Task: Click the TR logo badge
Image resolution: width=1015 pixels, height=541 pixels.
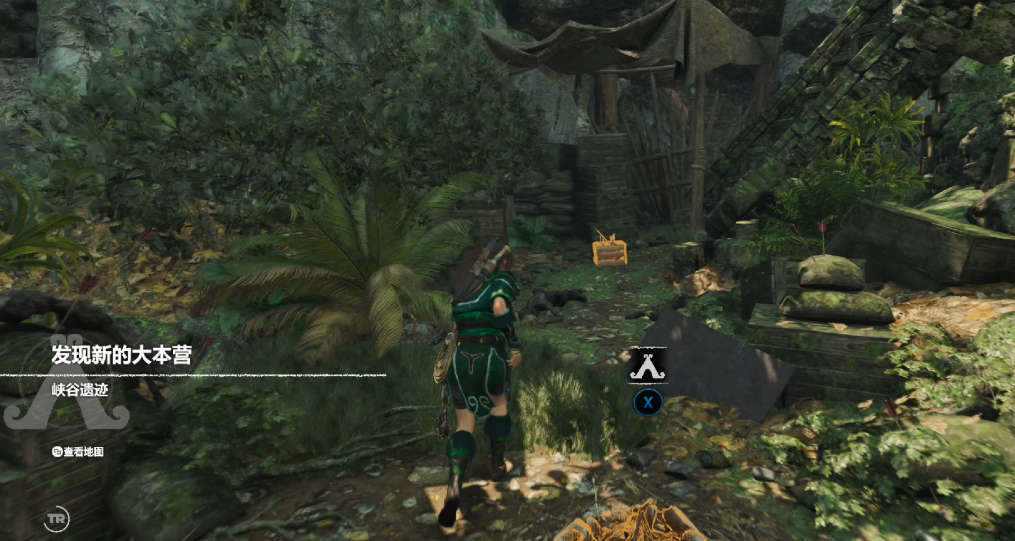Action: (x=57, y=519)
